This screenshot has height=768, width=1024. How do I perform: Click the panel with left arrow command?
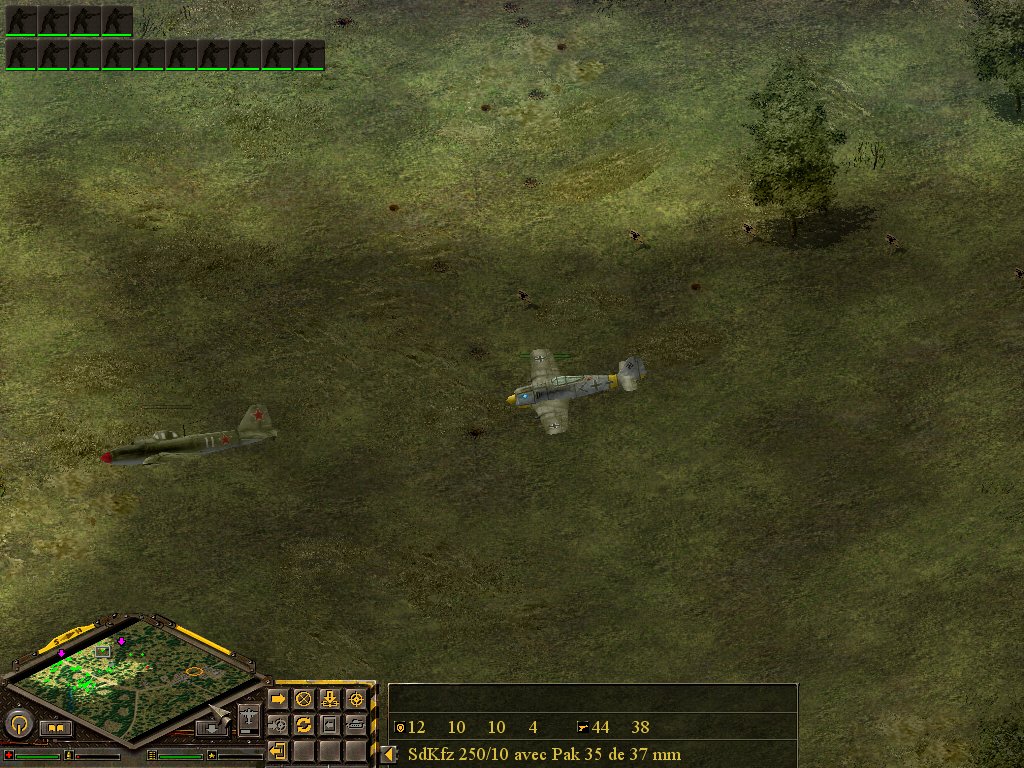click(x=330, y=724)
